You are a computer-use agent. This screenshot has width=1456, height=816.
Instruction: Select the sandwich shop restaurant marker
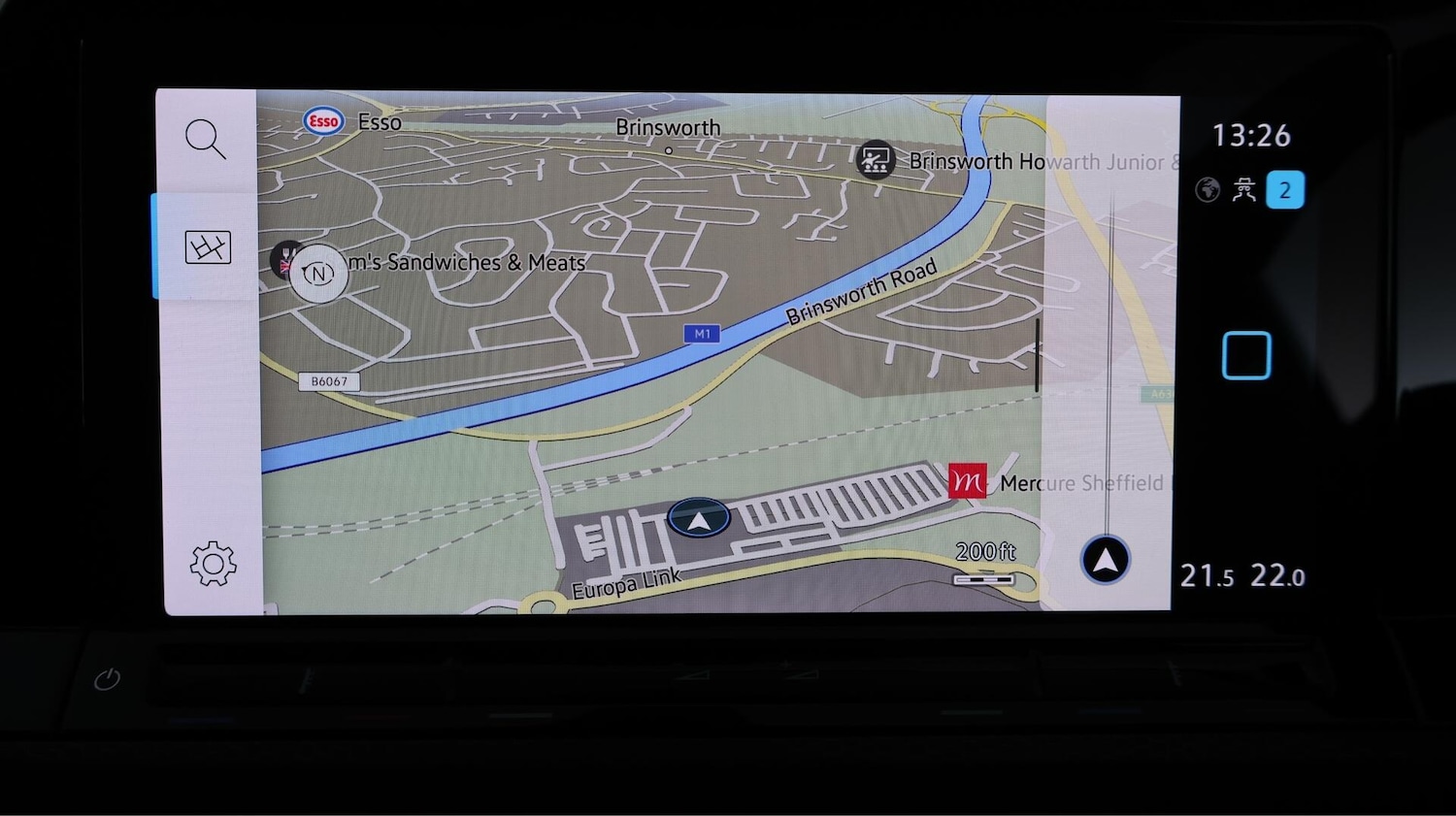[285, 258]
